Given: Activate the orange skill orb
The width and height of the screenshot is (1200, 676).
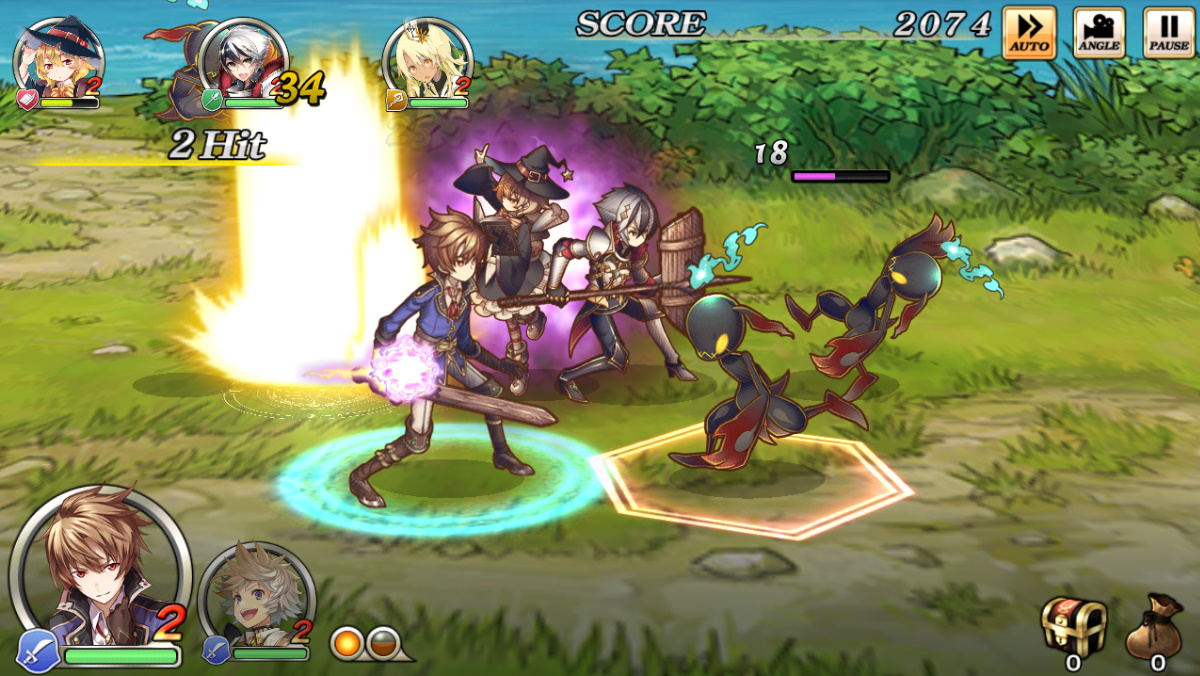Looking at the screenshot, I should pyautogui.click(x=348, y=641).
